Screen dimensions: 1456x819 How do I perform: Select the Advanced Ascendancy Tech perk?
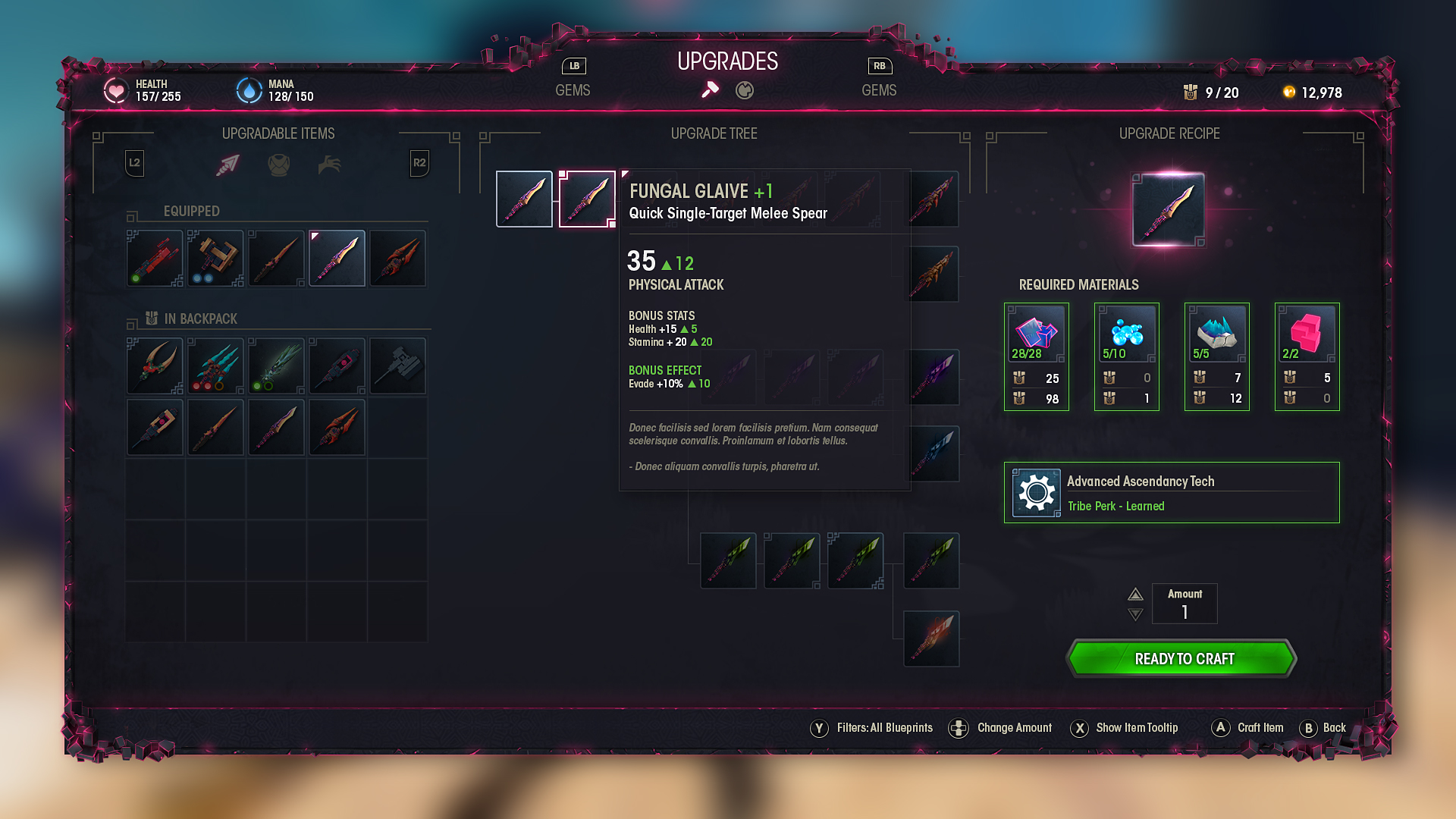click(x=1172, y=493)
